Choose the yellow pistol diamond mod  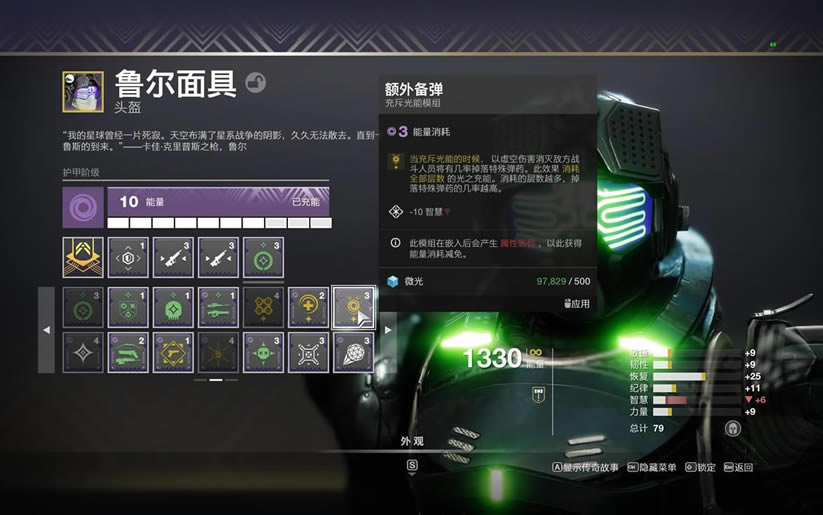click(x=173, y=352)
